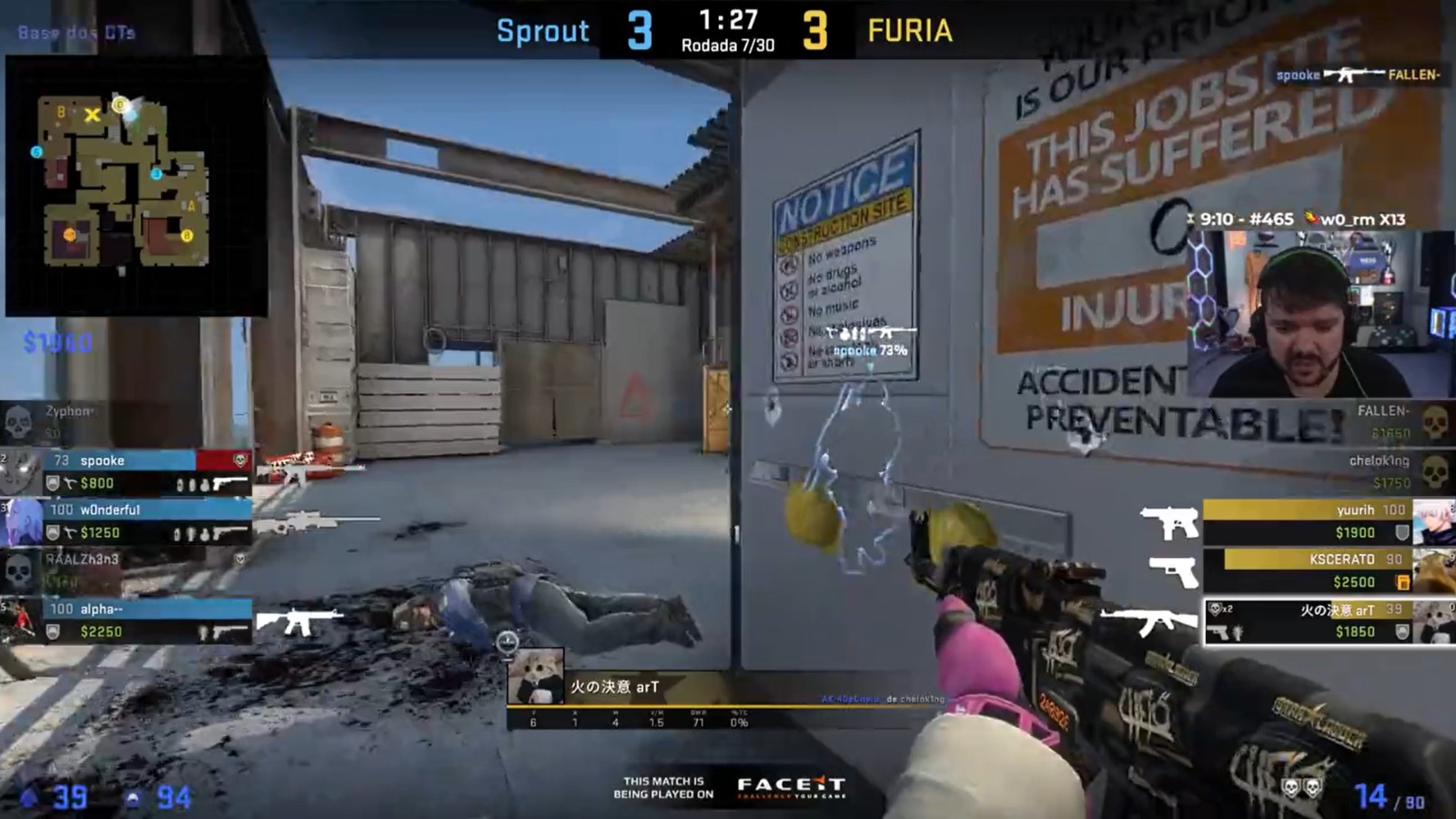This screenshot has height=819, width=1456.
Task: Click the AK-47 icon beside alpha--'s card
Action: tap(302, 620)
